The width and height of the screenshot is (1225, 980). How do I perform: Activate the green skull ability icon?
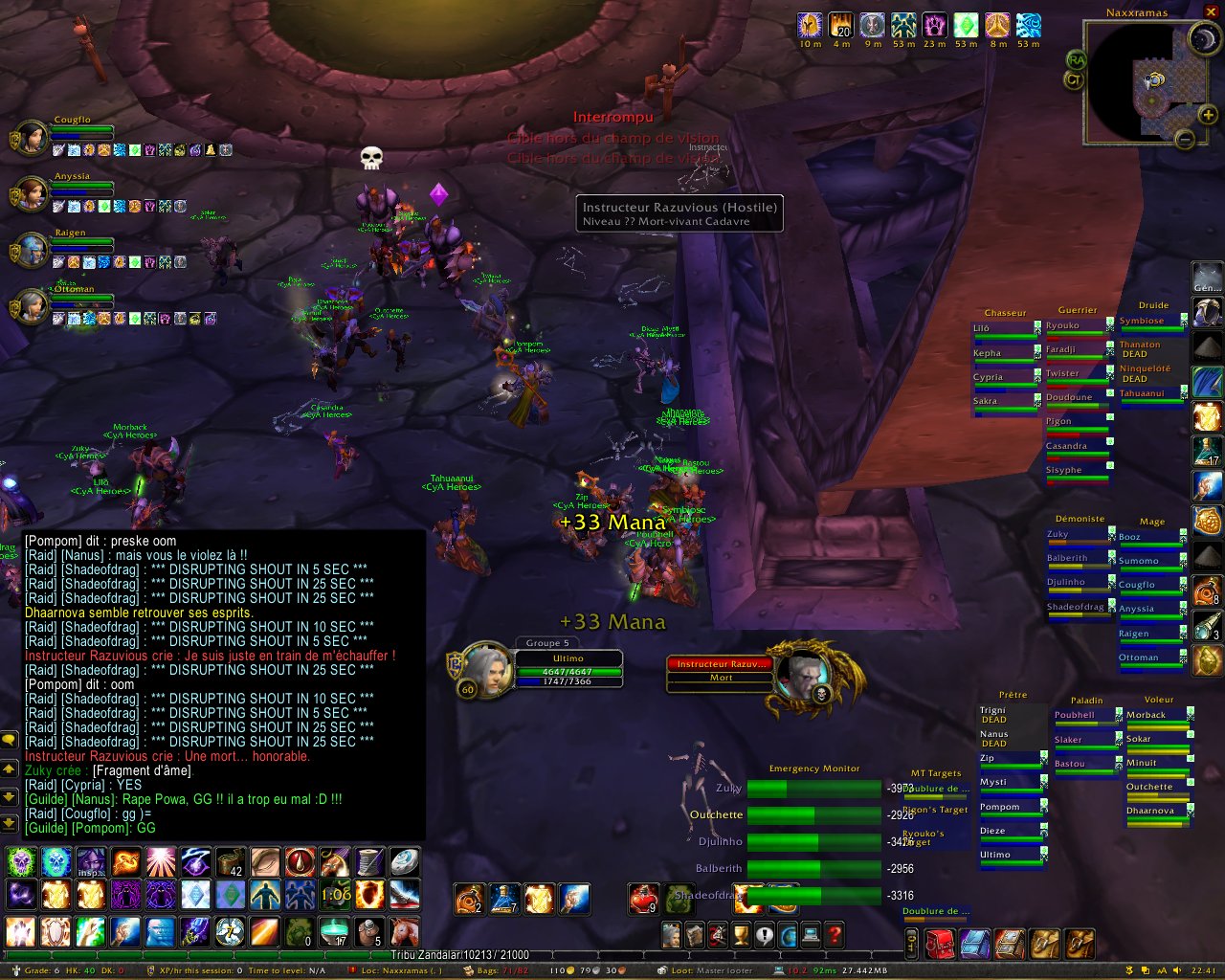[x=21, y=862]
